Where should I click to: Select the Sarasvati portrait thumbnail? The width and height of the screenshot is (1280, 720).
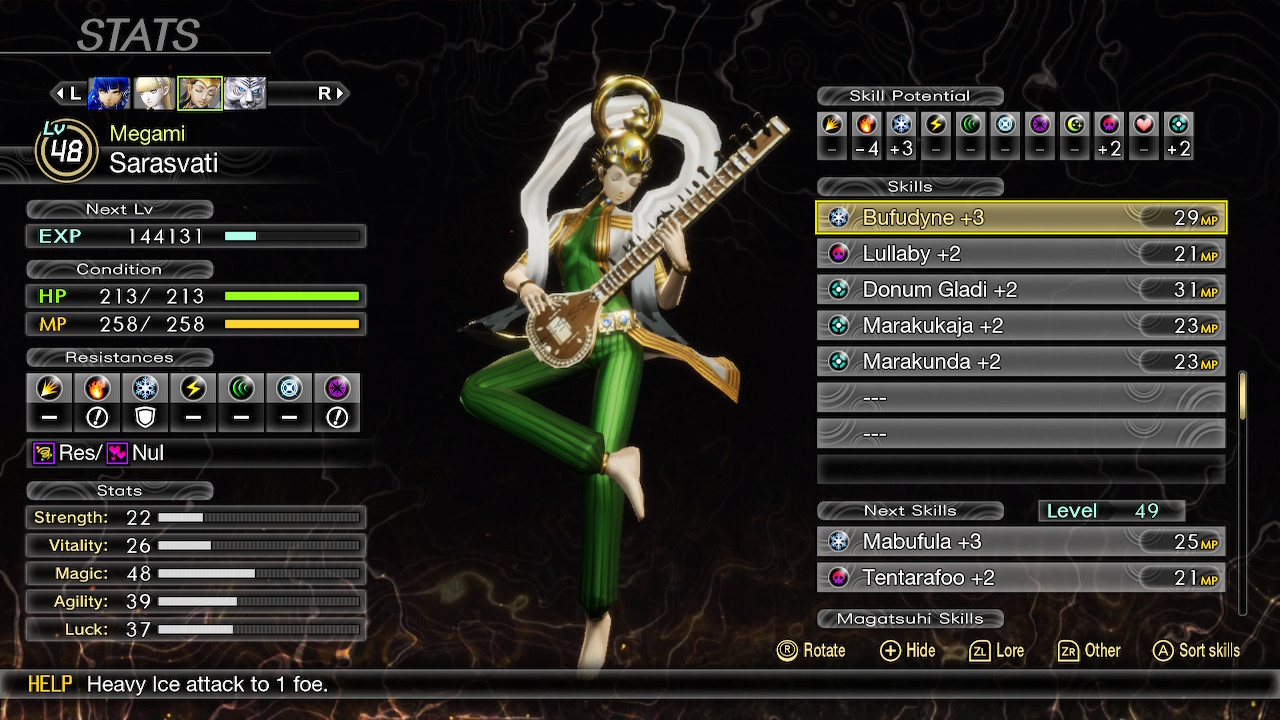[x=200, y=91]
